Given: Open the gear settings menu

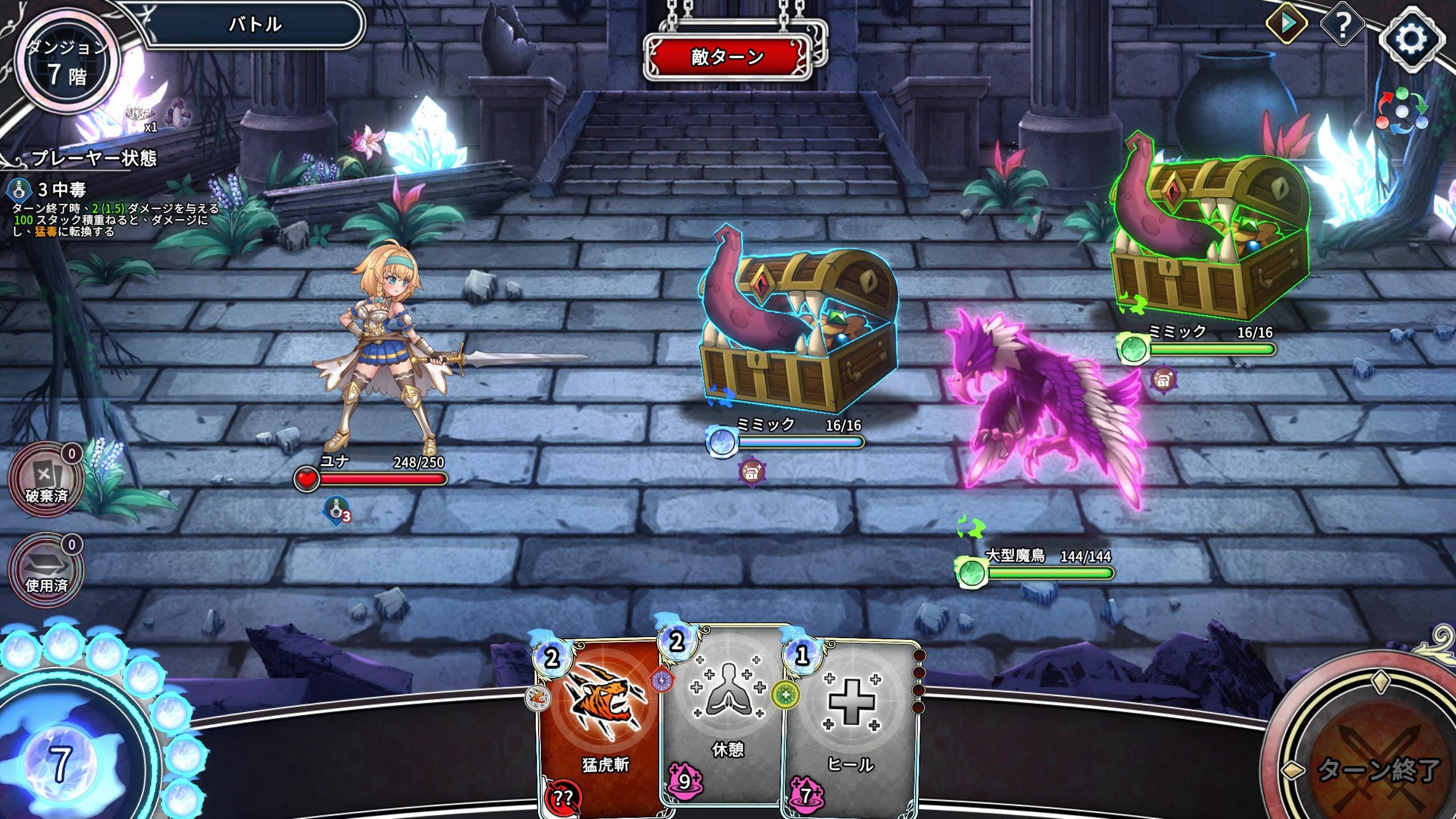Looking at the screenshot, I should [x=1410, y=39].
